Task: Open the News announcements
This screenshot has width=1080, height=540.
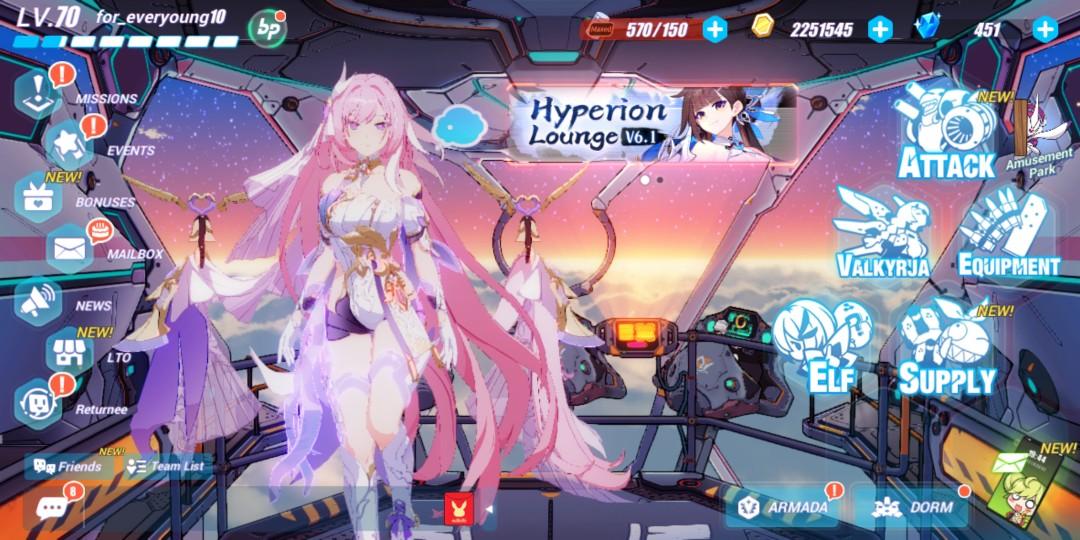Action: pos(40,302)
